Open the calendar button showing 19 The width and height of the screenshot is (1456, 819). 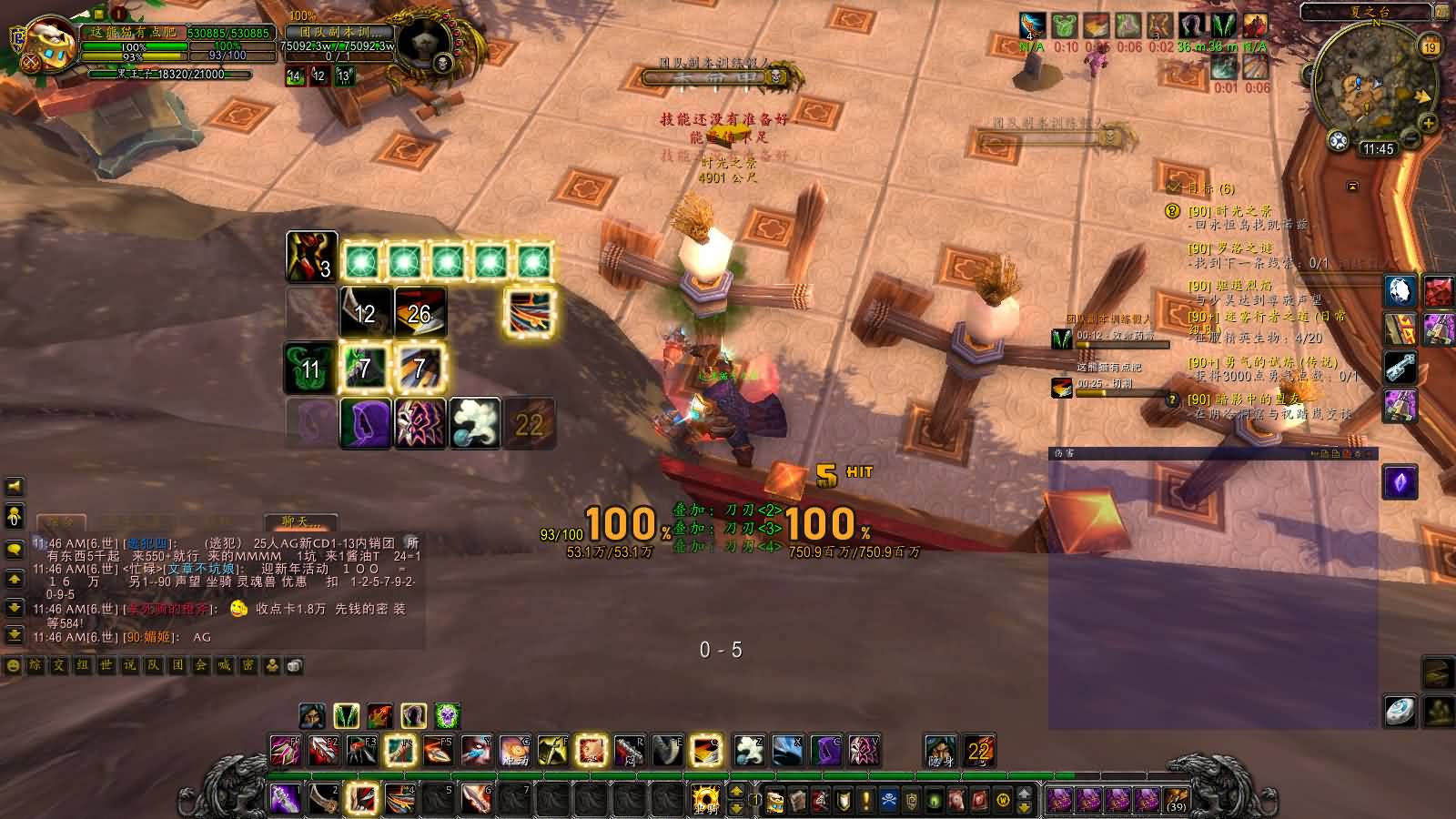point(1431,47)
